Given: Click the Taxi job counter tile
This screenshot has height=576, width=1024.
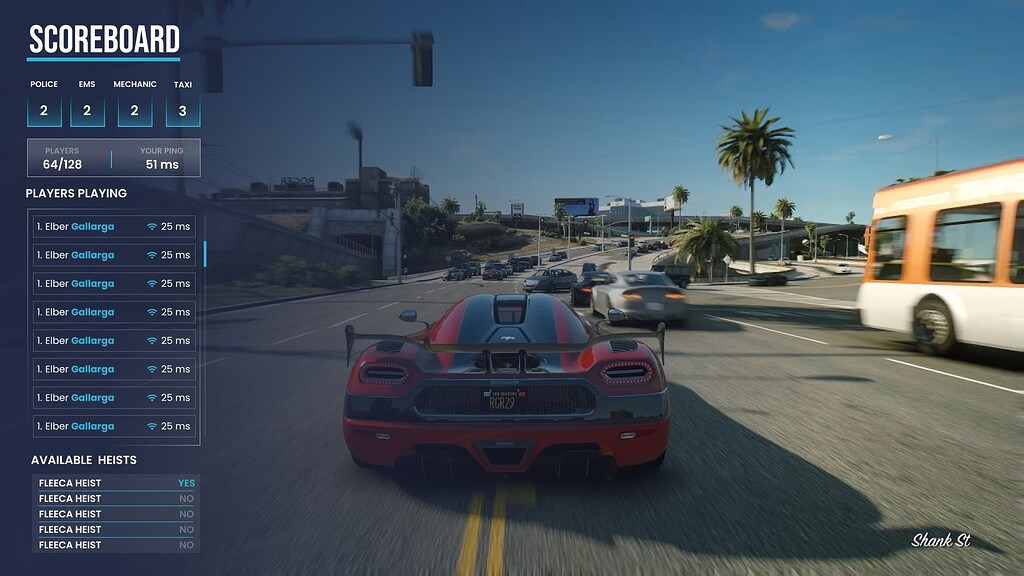Looking at the screenshot, I should tap(182, 110).
